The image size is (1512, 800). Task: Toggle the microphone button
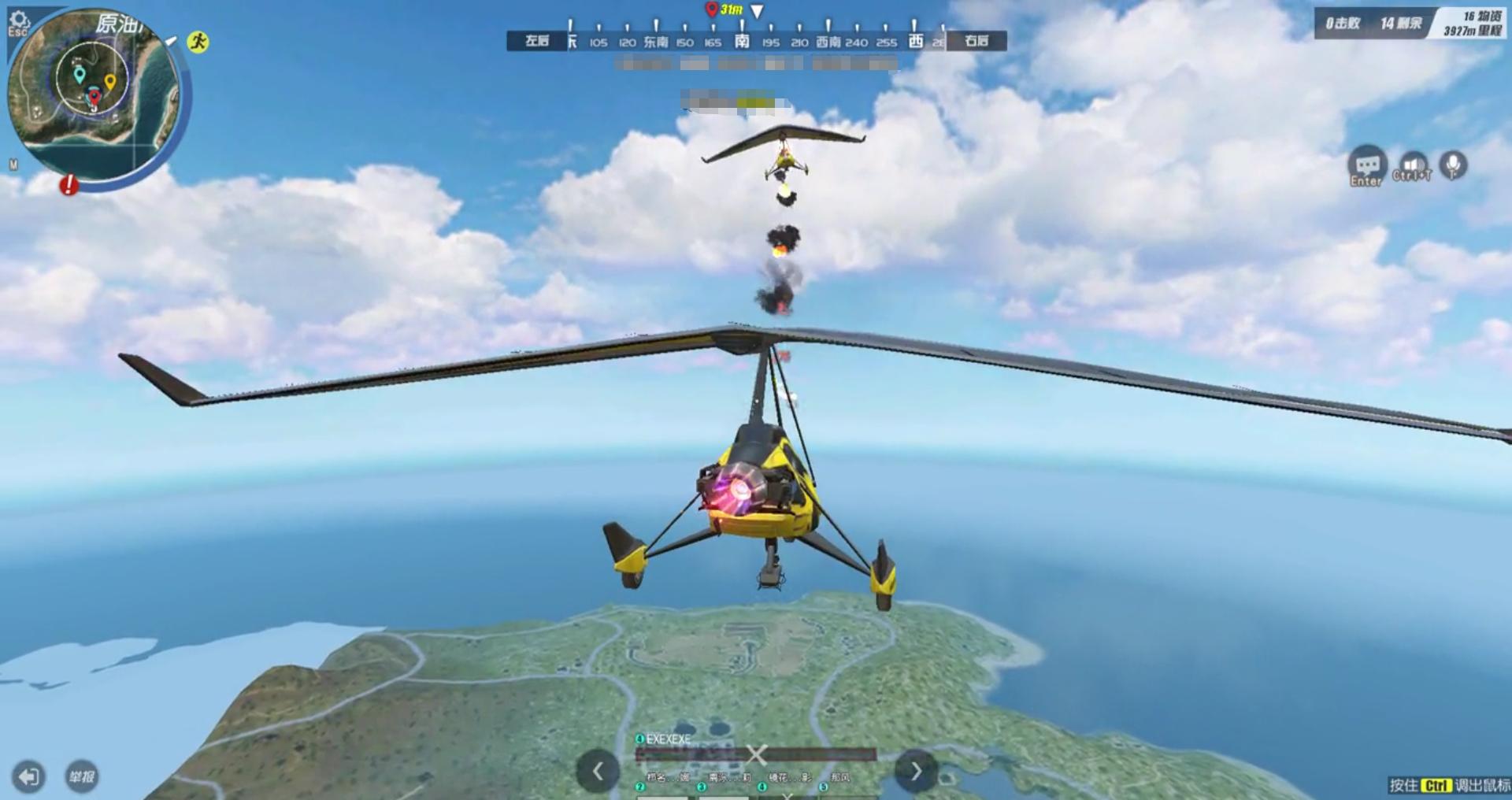[1454, 165]
